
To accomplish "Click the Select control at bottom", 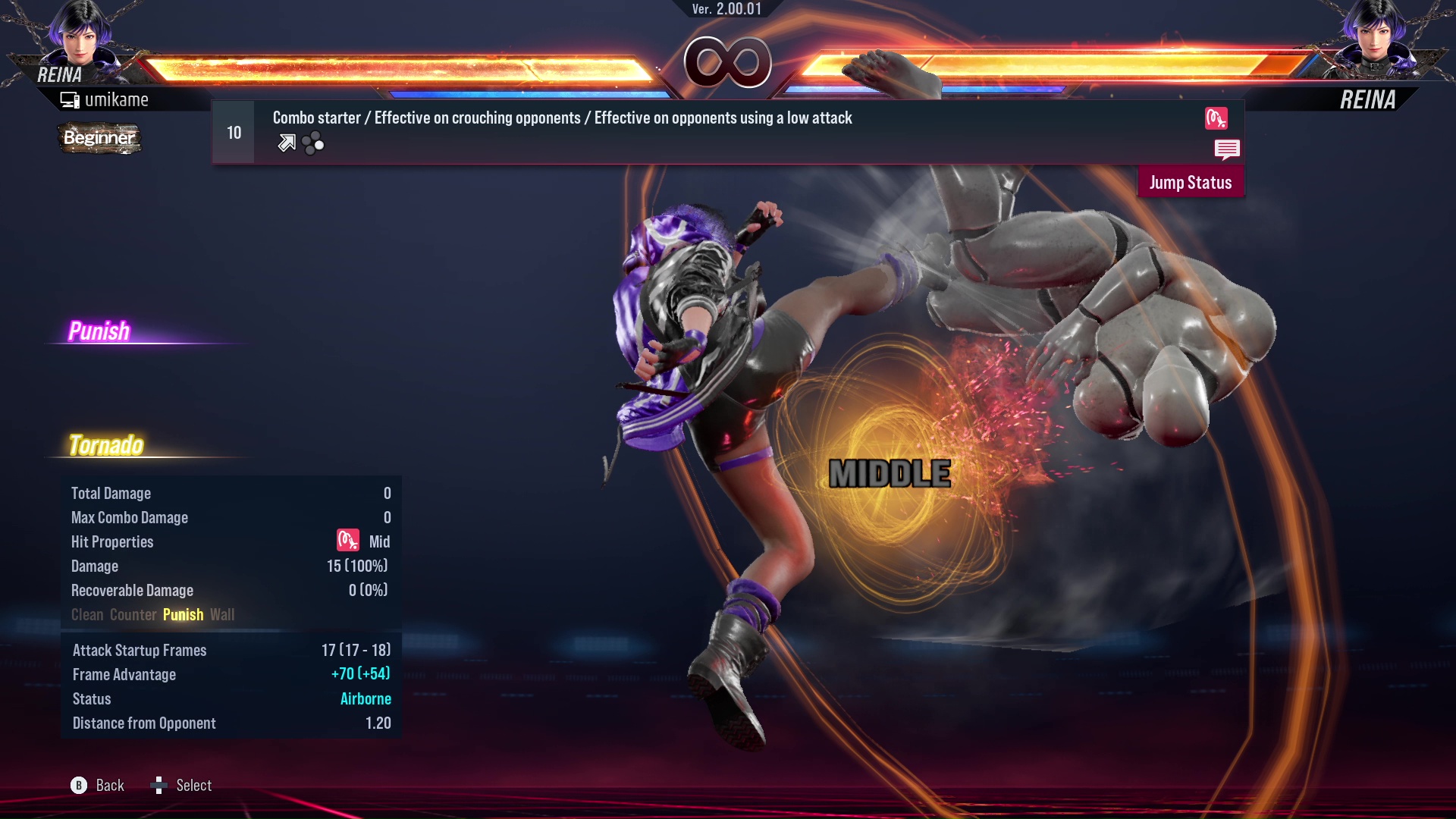I will 193,785.
